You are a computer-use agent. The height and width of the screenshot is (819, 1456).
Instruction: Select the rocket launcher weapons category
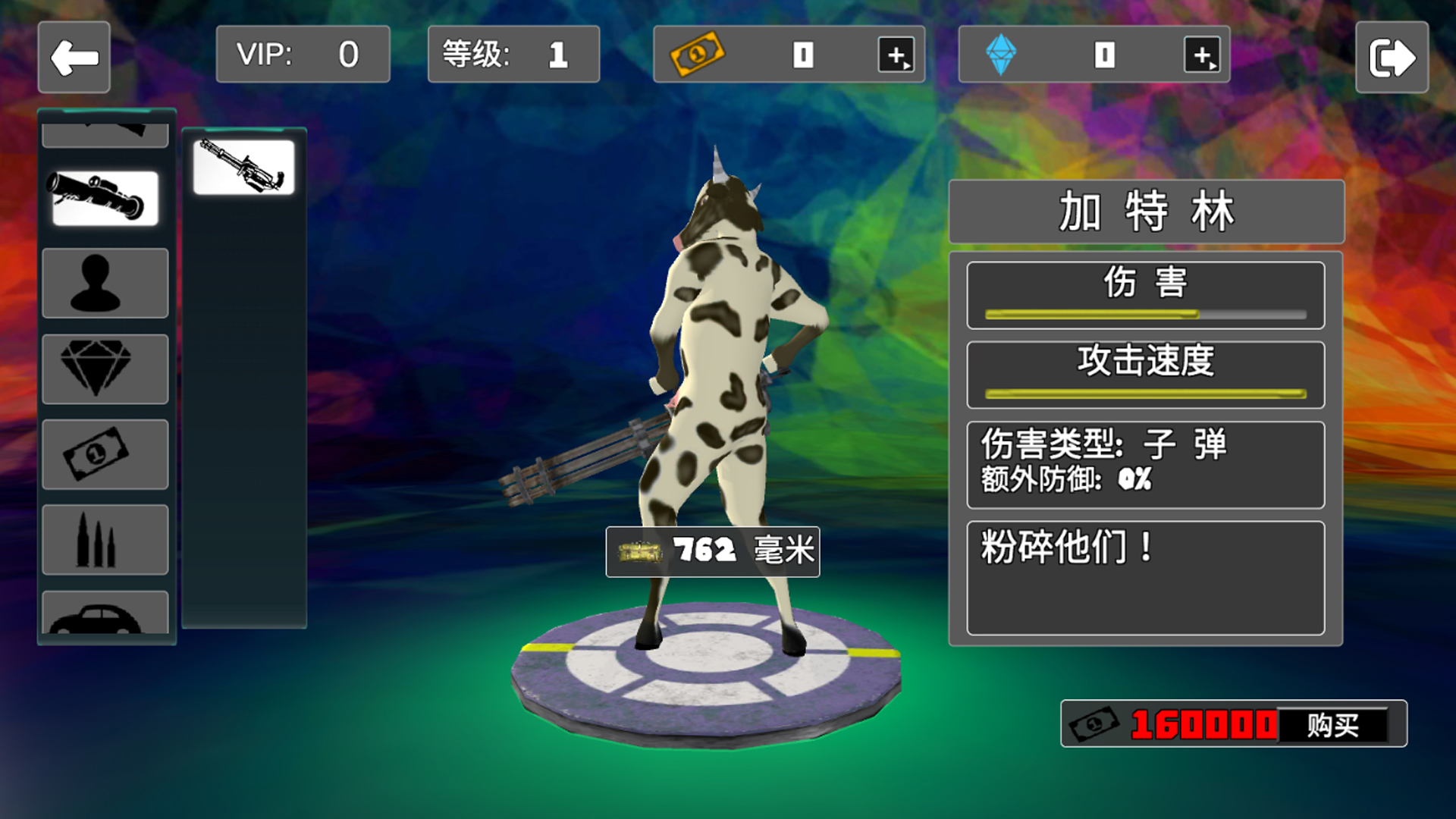coord(105,196)
